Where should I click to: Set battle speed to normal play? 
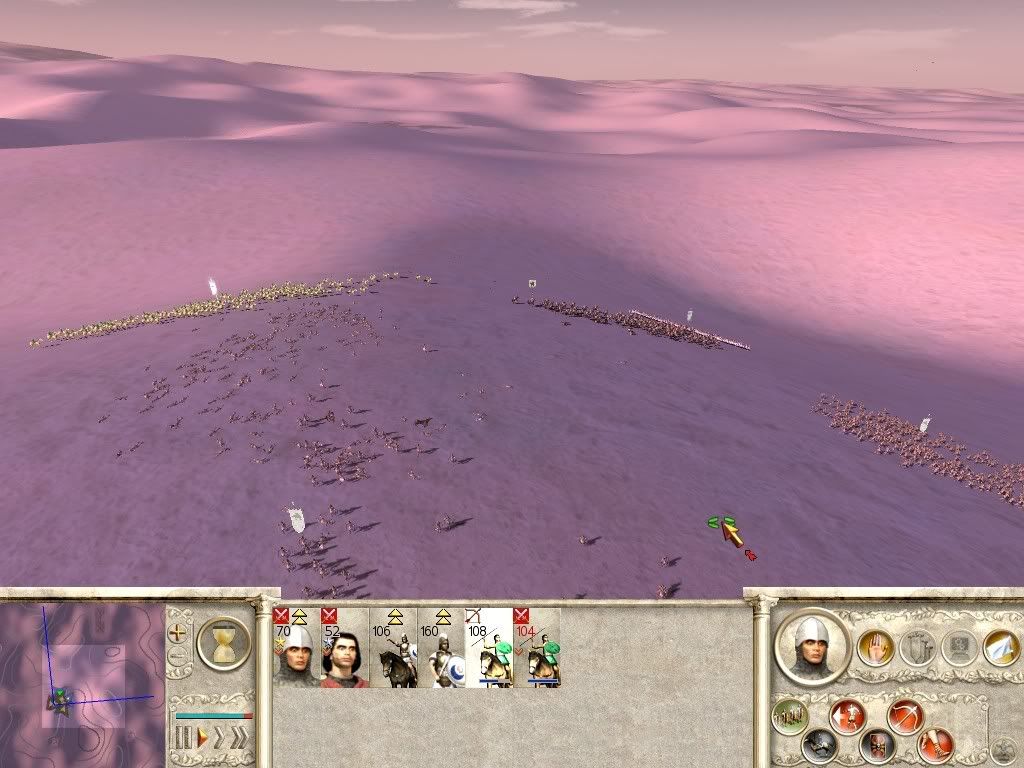point(202,738)
